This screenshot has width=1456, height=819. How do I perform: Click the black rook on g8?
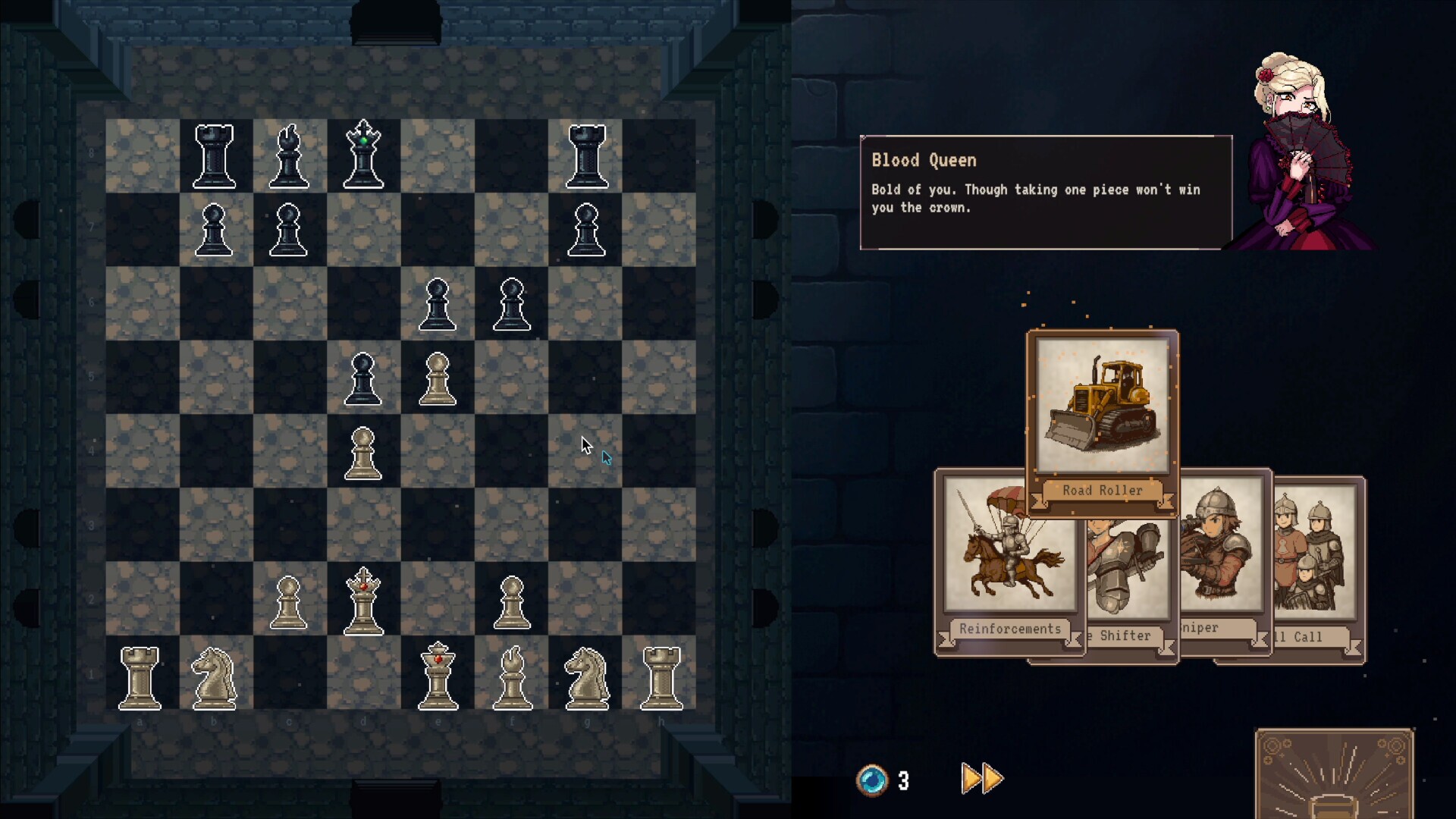(586, 157)
